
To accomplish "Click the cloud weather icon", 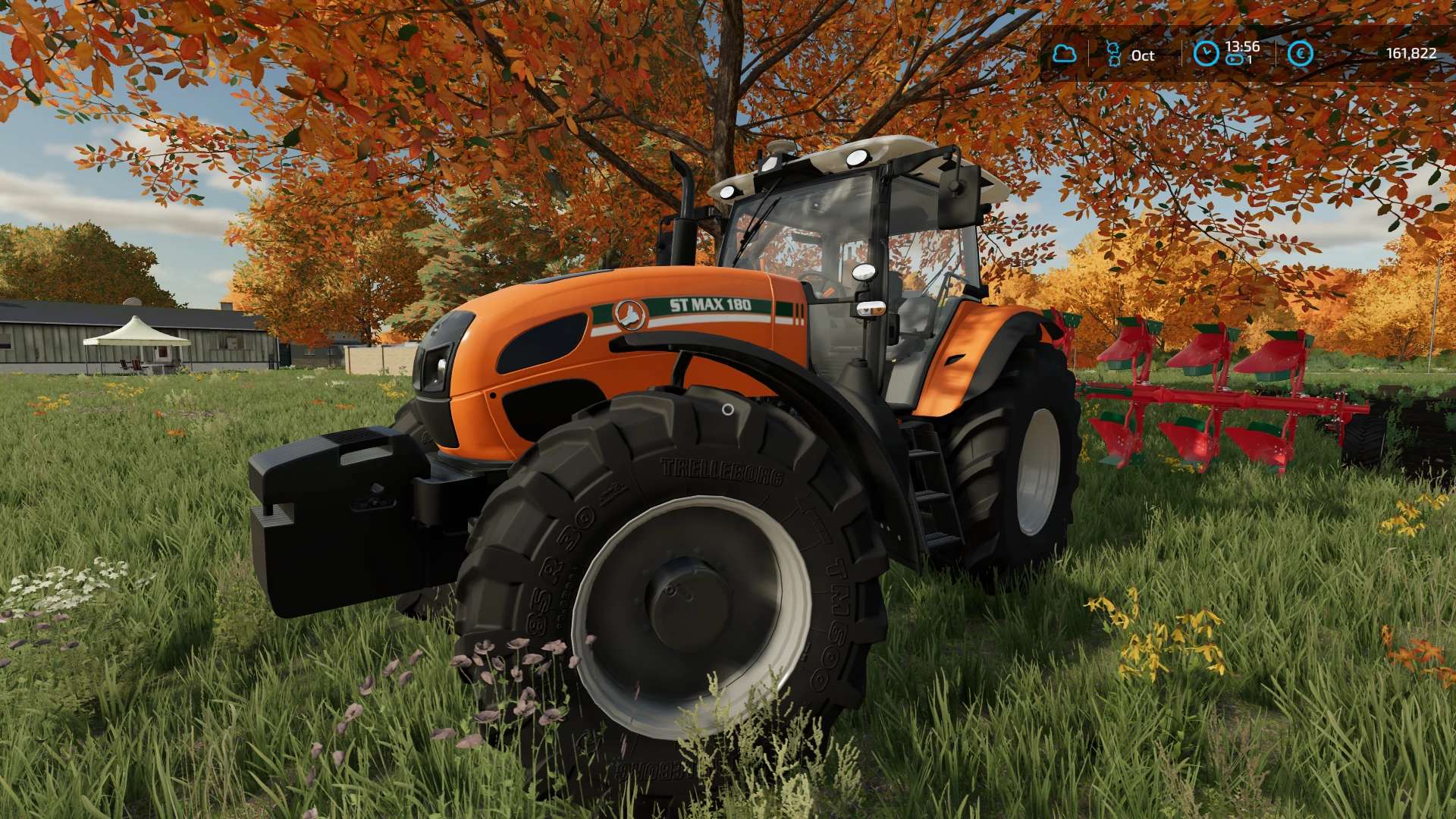I will (1064, 53).
